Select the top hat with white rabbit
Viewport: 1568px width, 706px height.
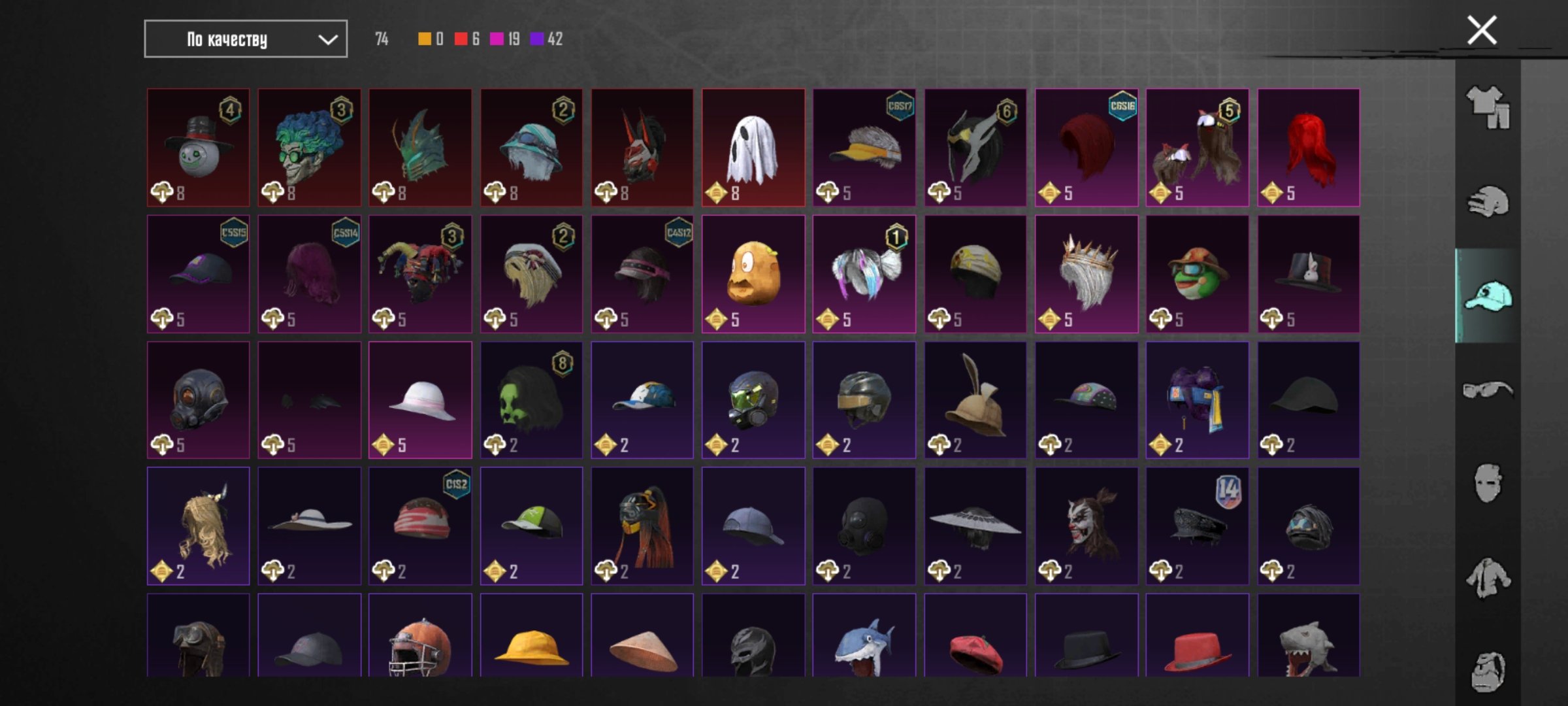click(x=1308, y=274)
